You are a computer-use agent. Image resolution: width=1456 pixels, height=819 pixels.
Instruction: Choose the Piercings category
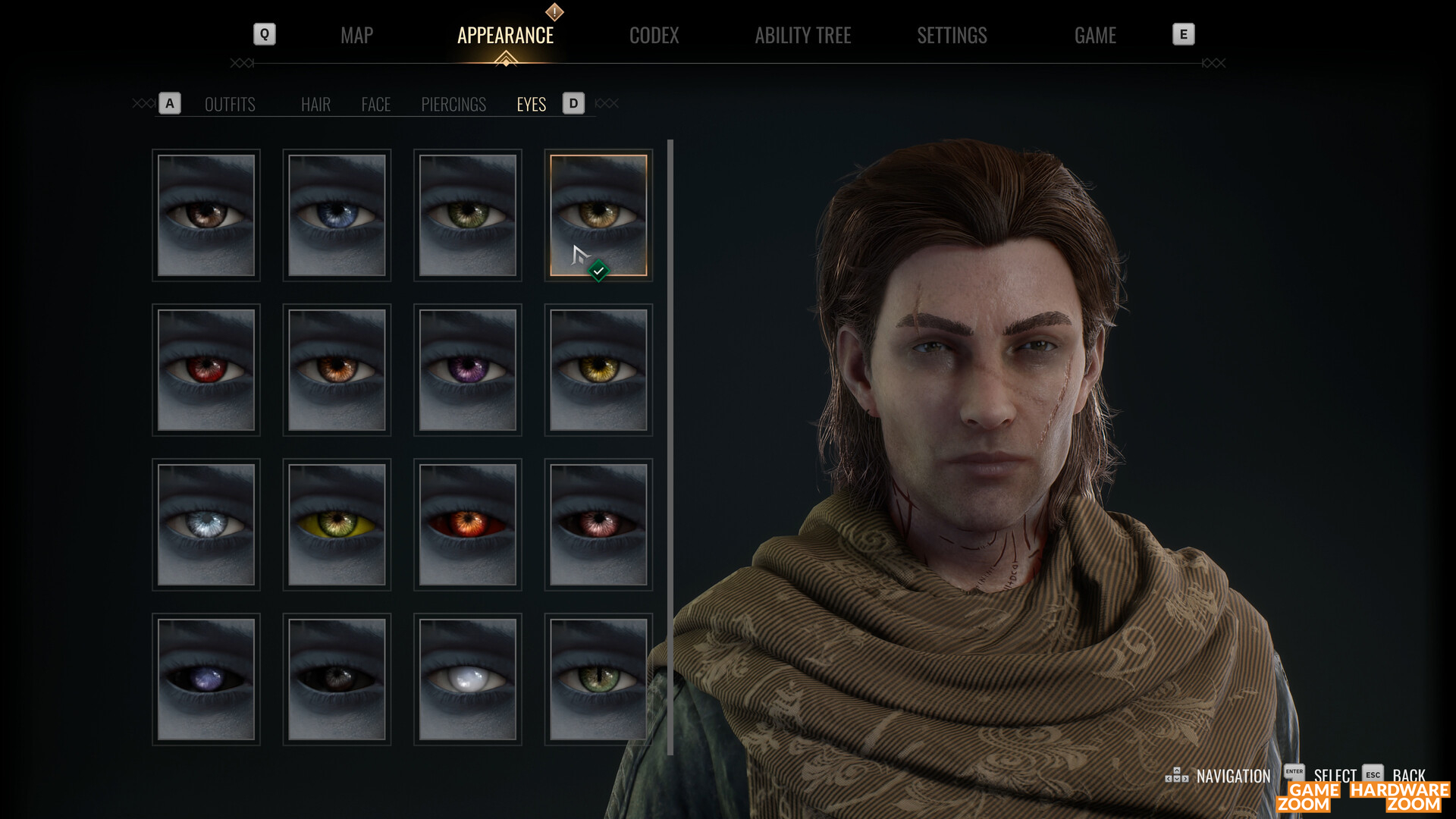[453, 105]
